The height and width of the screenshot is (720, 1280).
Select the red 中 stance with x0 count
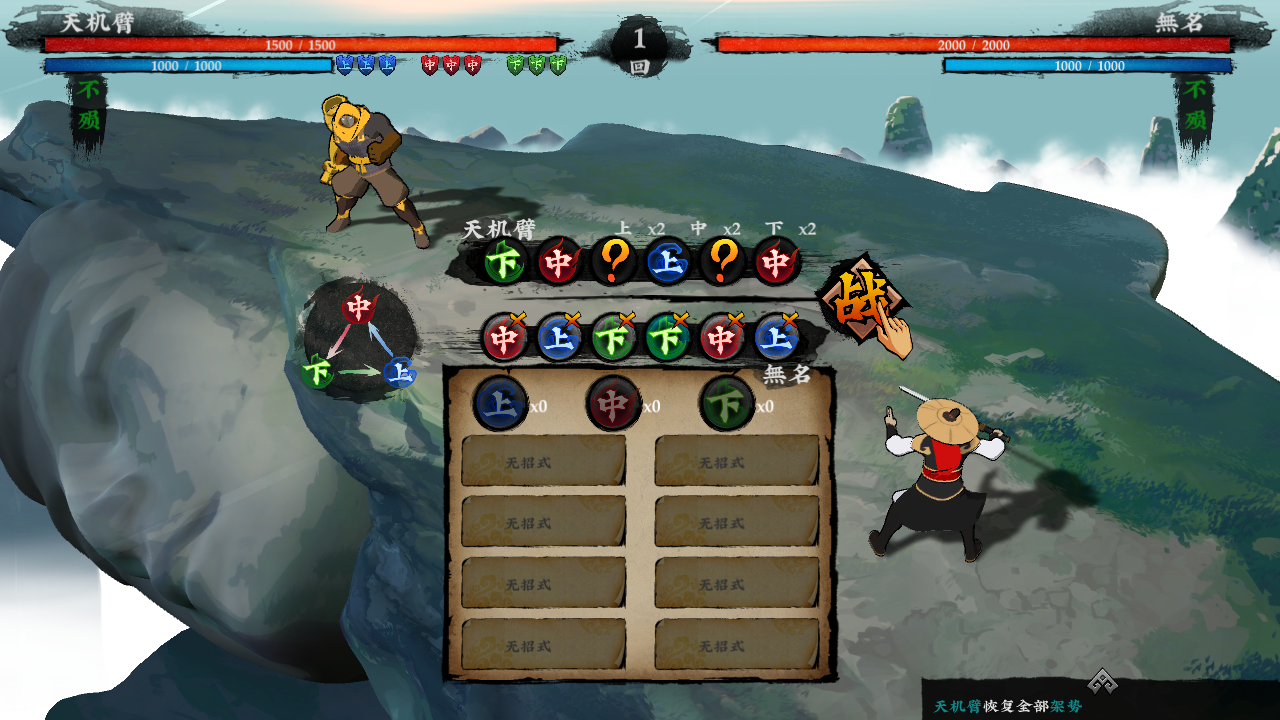[x=613, y=403]
